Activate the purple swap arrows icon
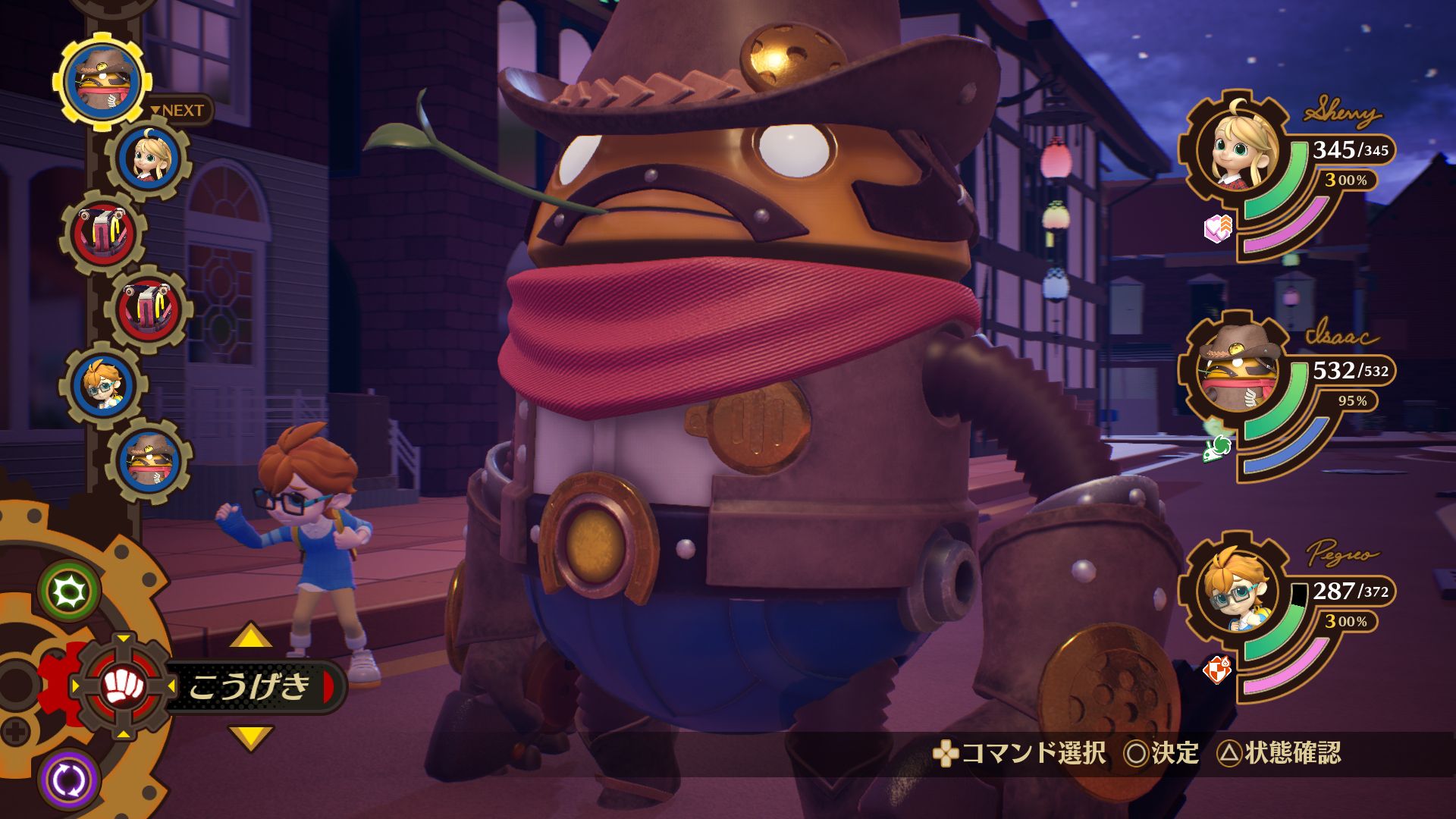The width and height of the screenshot is (1456, 819). tap(68, 780)
